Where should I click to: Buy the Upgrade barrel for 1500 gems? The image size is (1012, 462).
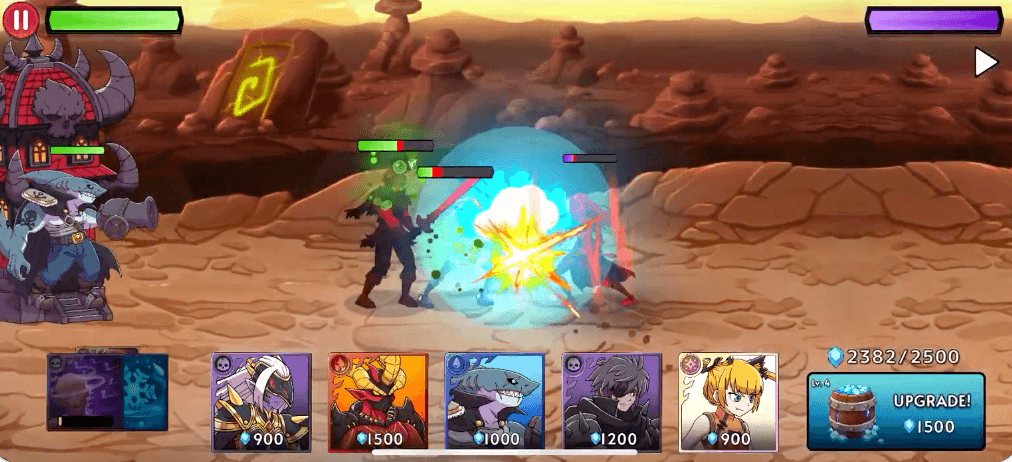tap(896, 411)
